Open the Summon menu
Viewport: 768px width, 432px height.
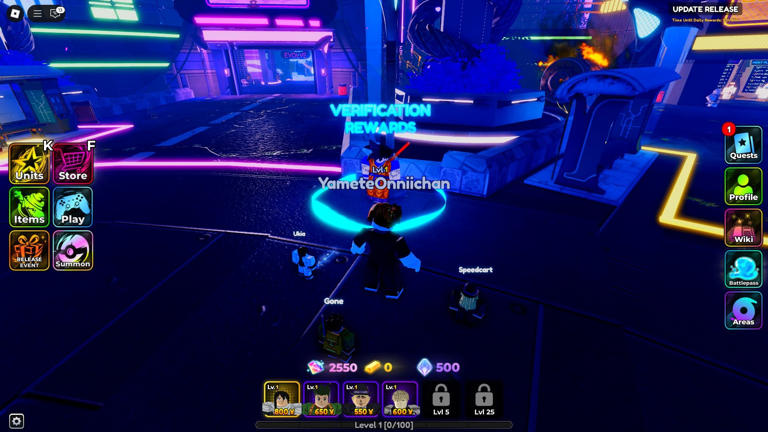pyautogui.click(x=73, y=251)
